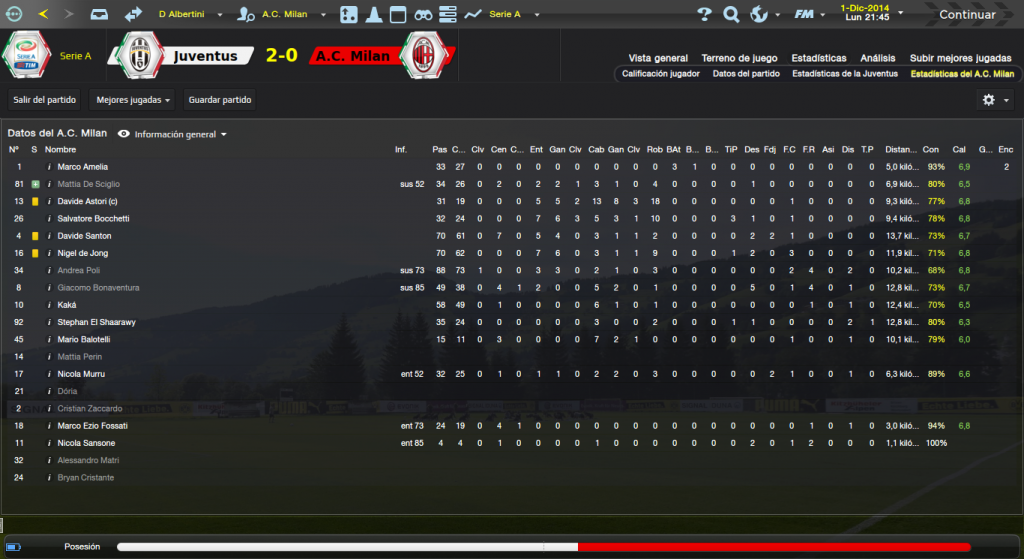Open Kaká's player row
Screen dimensions: 1024x559
tap(68, 305)
